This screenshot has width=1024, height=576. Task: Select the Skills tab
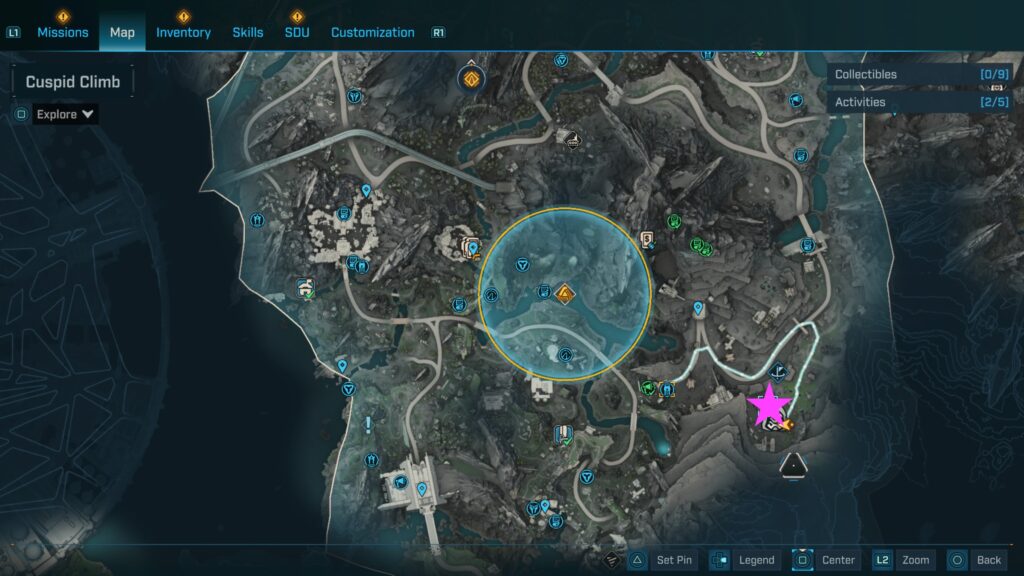(248, 32)
